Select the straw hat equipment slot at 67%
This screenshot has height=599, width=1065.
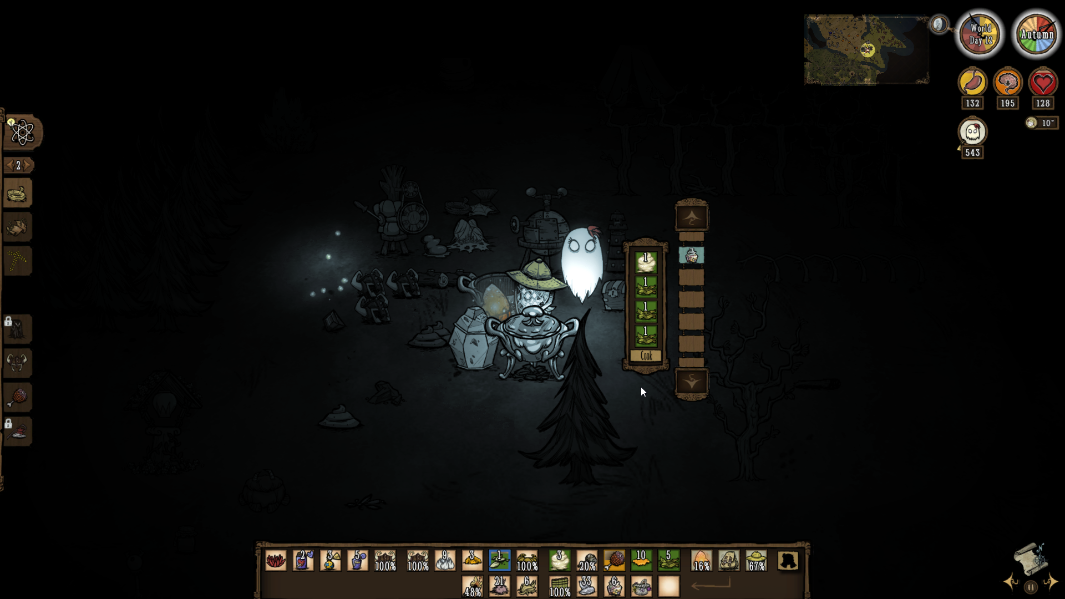tap(757, 561)
